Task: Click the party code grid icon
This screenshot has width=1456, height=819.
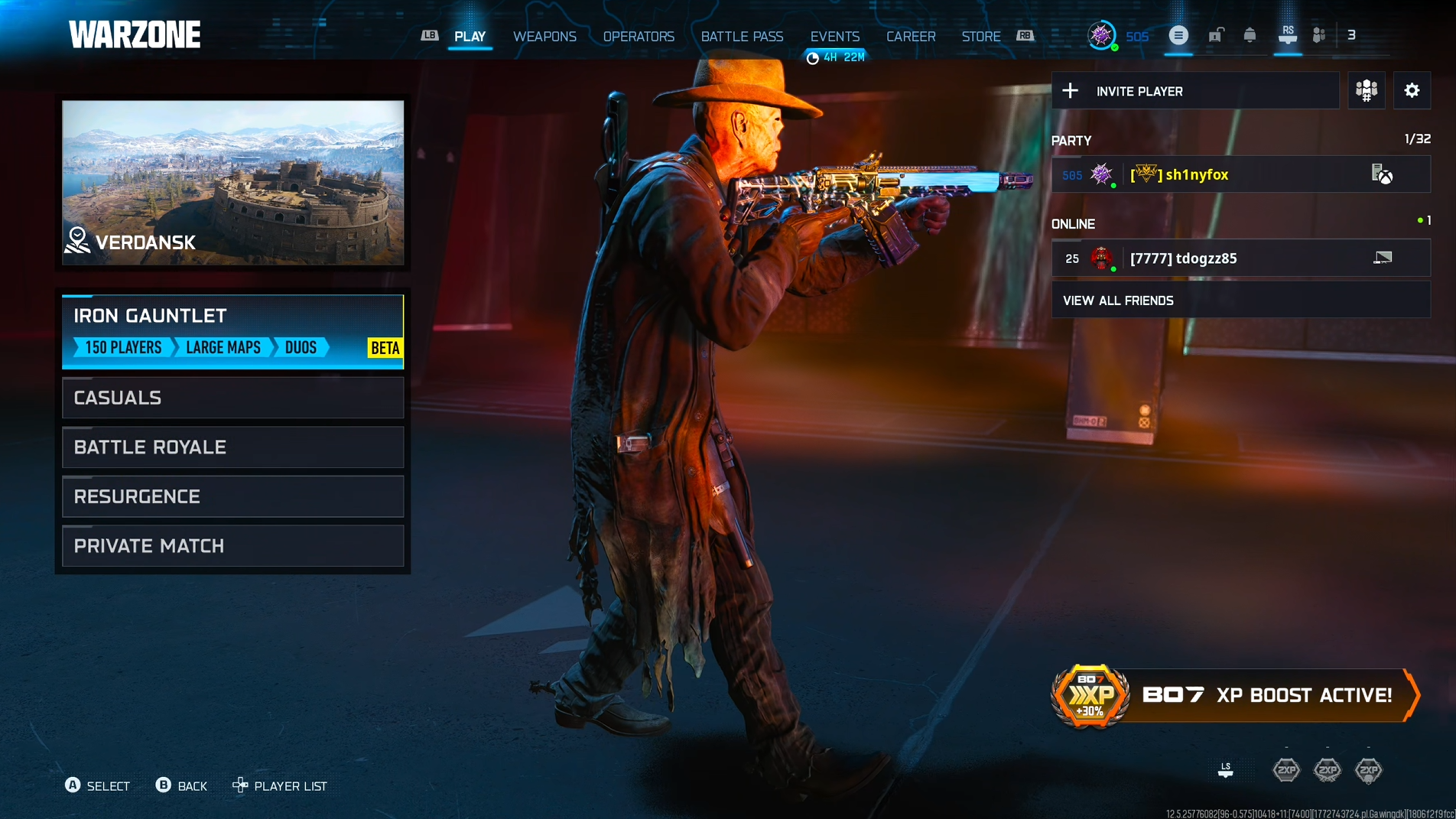Action: tap(1366, 90)
